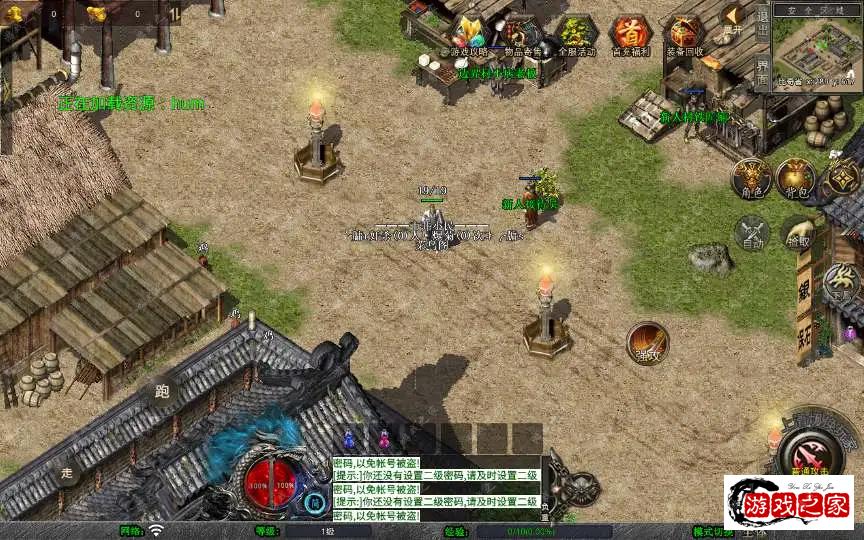Viewport: 864px width, 540px height.
Task: Open the 物品寄售 consignment shop
Action: (x=521, y=34)
